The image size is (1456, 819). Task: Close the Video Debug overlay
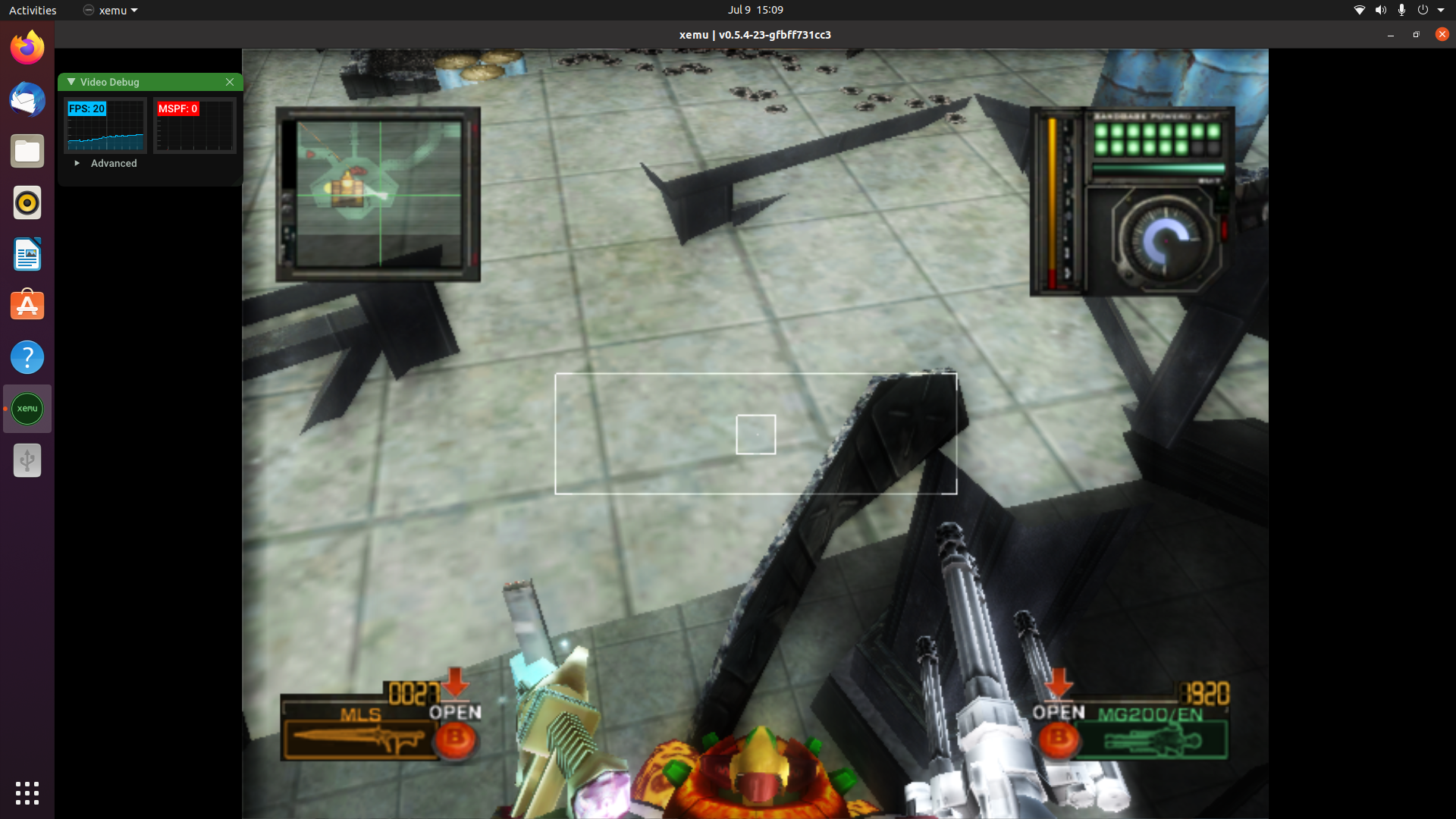pos(230,82)
